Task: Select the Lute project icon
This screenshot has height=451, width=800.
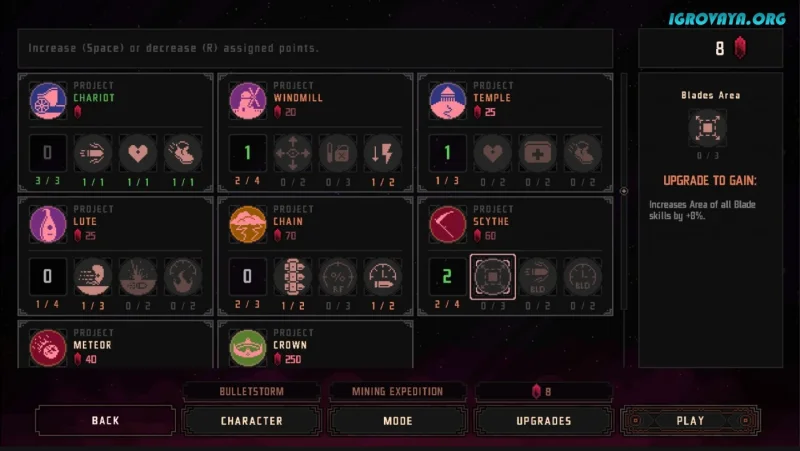Action: tap(48, 225)
